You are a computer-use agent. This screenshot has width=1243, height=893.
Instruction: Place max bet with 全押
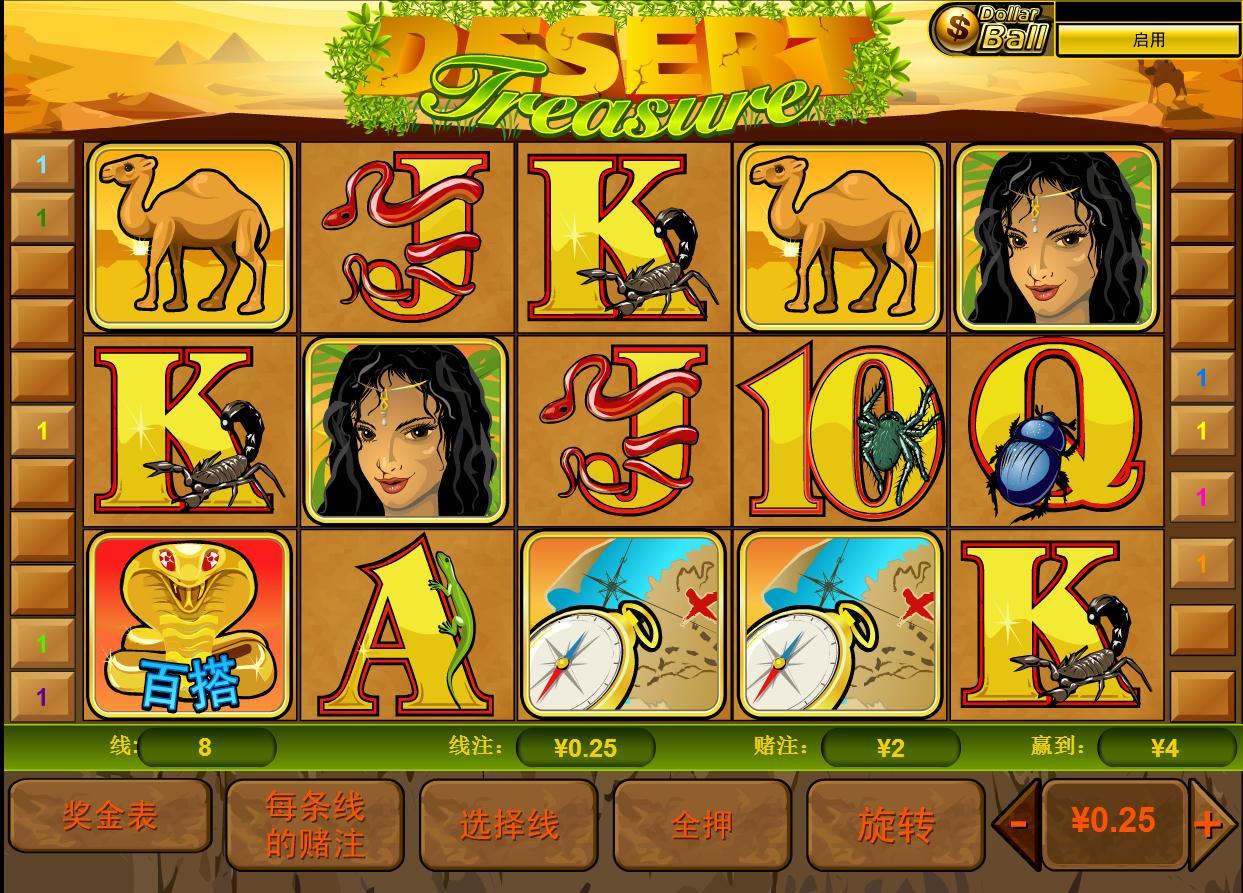click(x=702, y=825)
